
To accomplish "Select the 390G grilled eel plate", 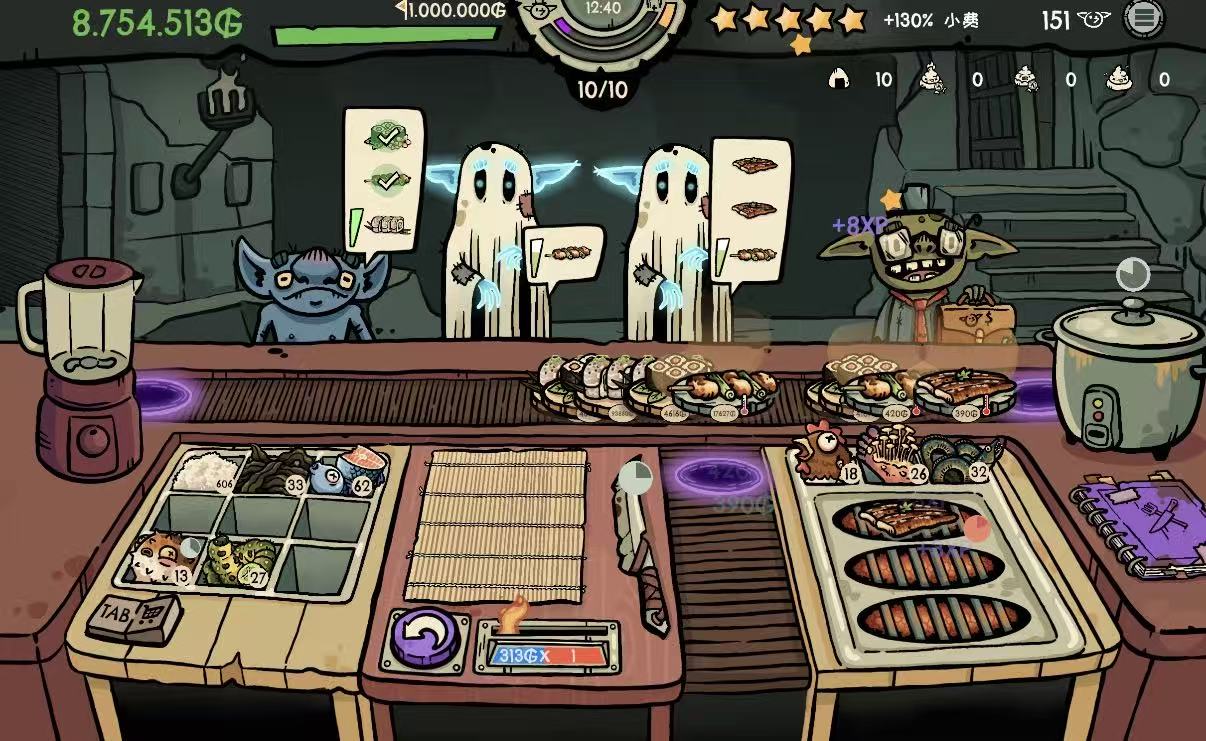I will tap(962, 392).
